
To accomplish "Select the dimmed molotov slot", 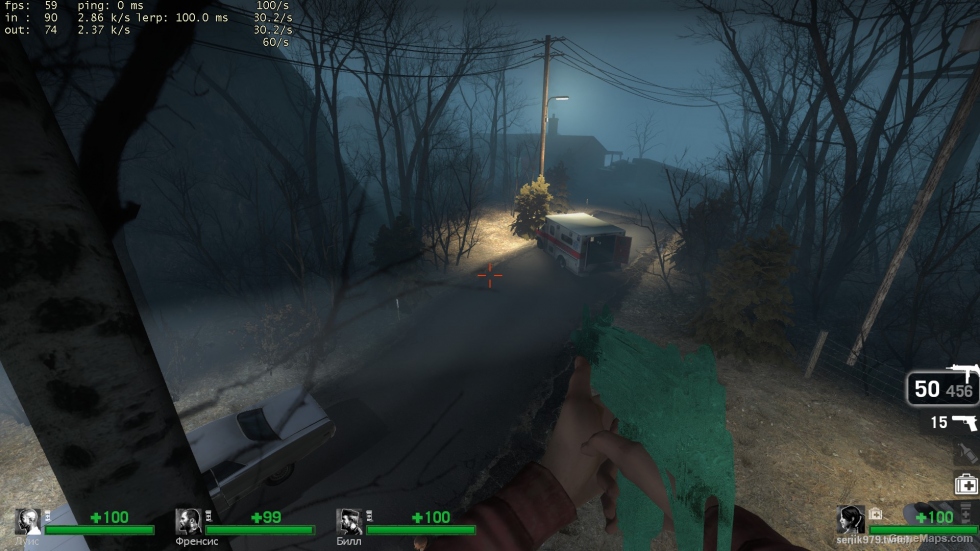I will tap(966, 453).
